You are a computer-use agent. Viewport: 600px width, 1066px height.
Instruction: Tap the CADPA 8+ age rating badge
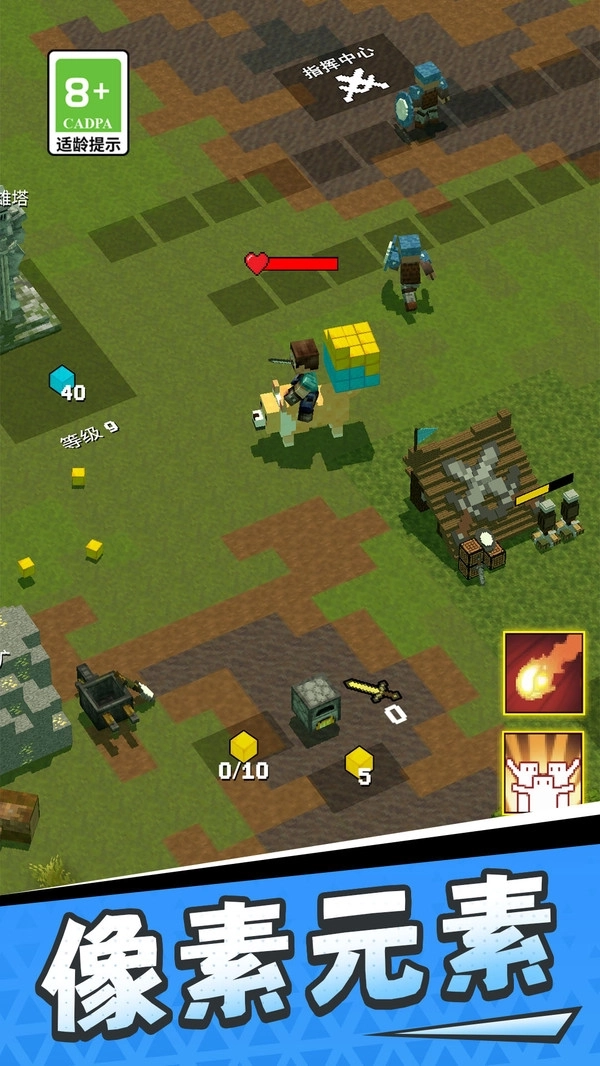(88, 103)
